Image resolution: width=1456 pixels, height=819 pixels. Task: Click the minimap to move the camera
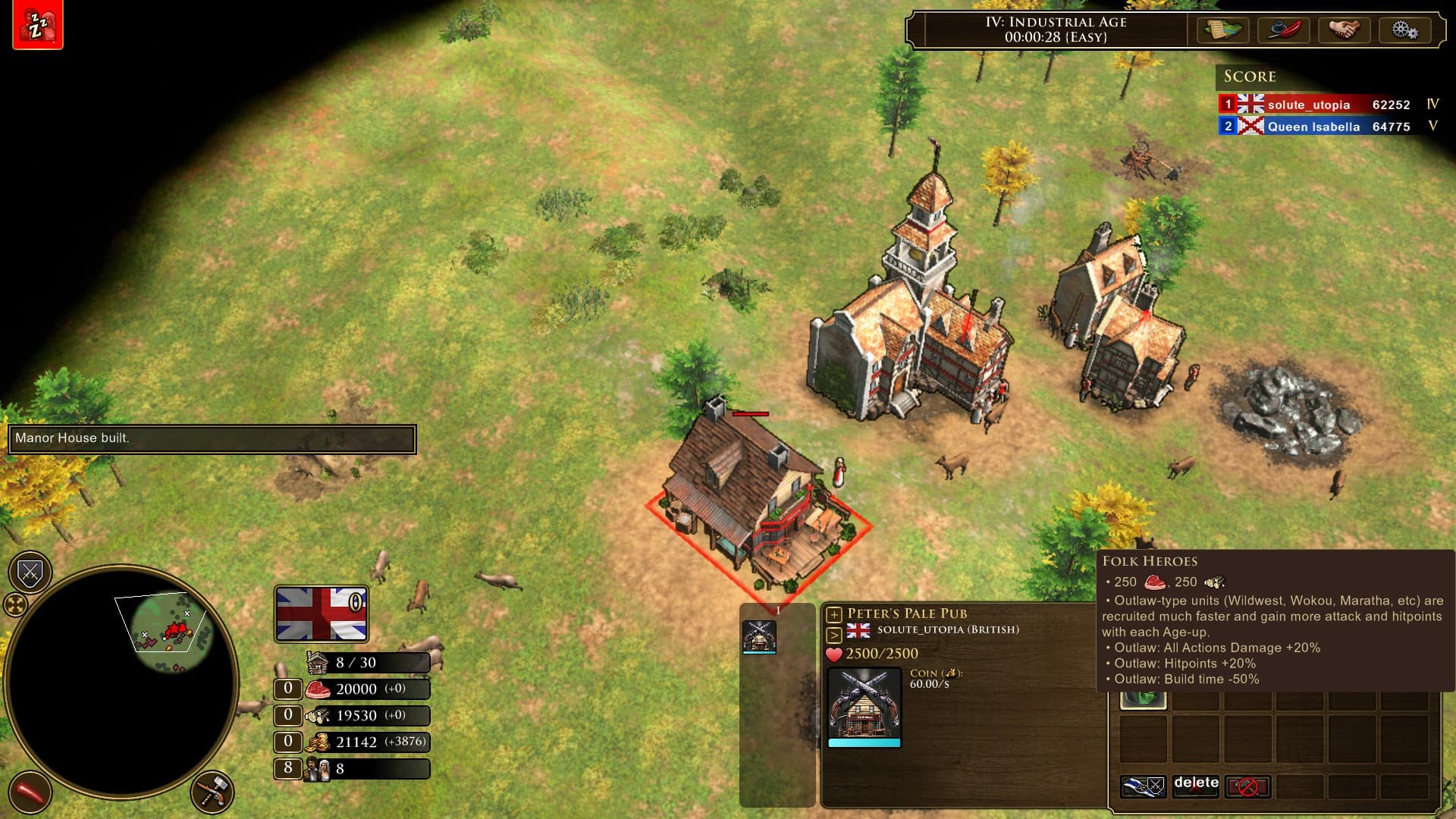tap(121, 681)
